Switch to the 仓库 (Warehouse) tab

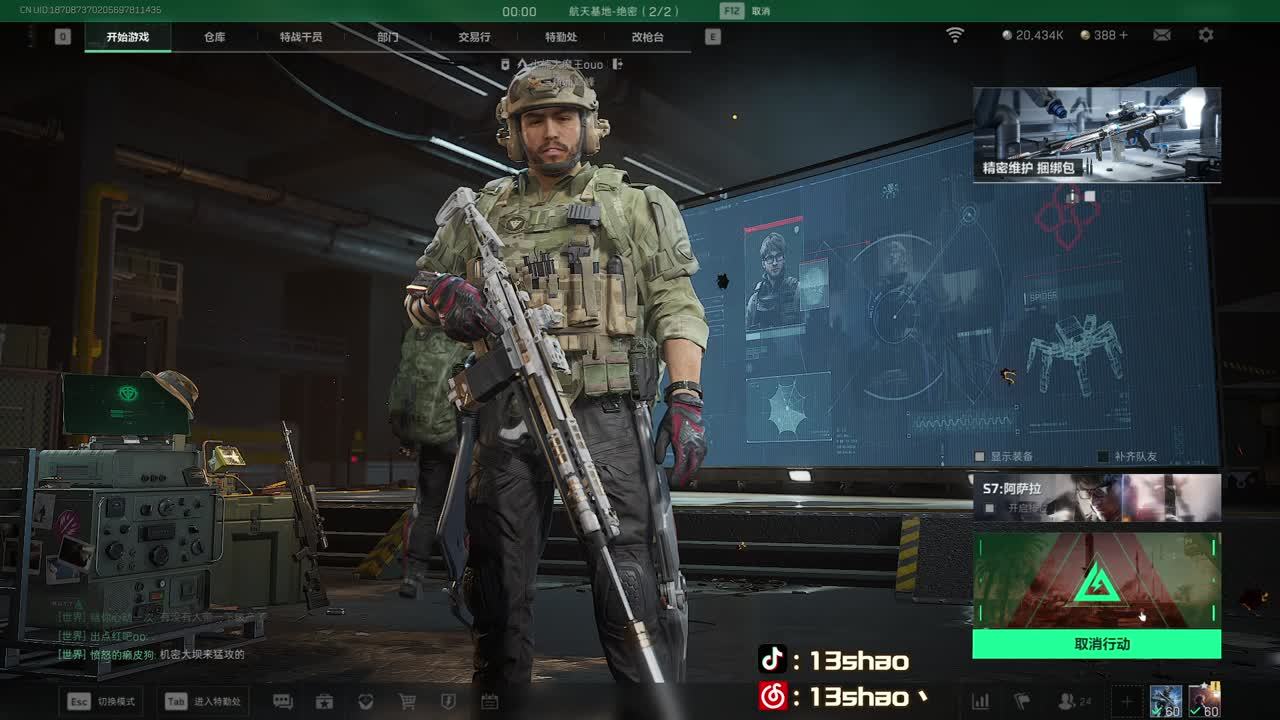[214, 37]
